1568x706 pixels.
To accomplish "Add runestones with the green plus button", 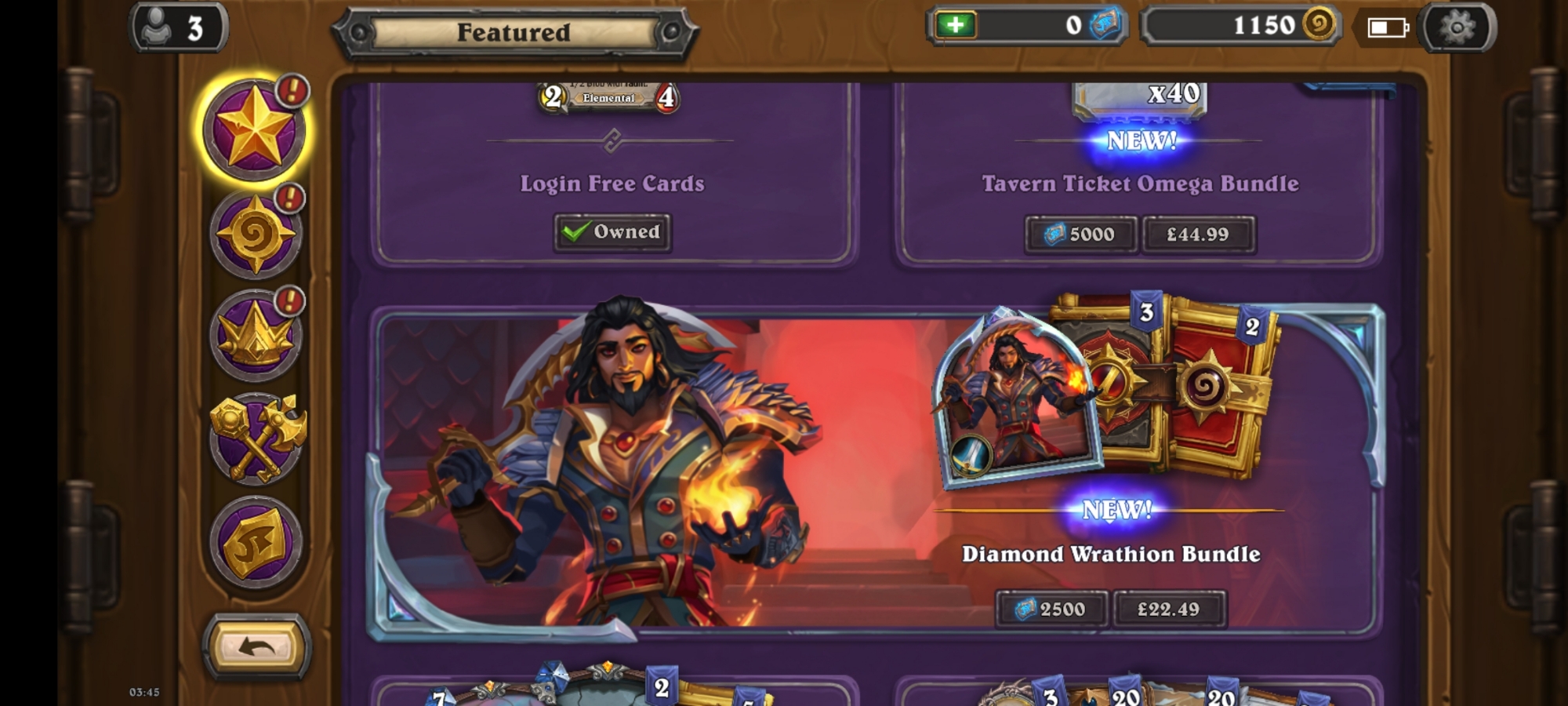I will click(955, 25).
